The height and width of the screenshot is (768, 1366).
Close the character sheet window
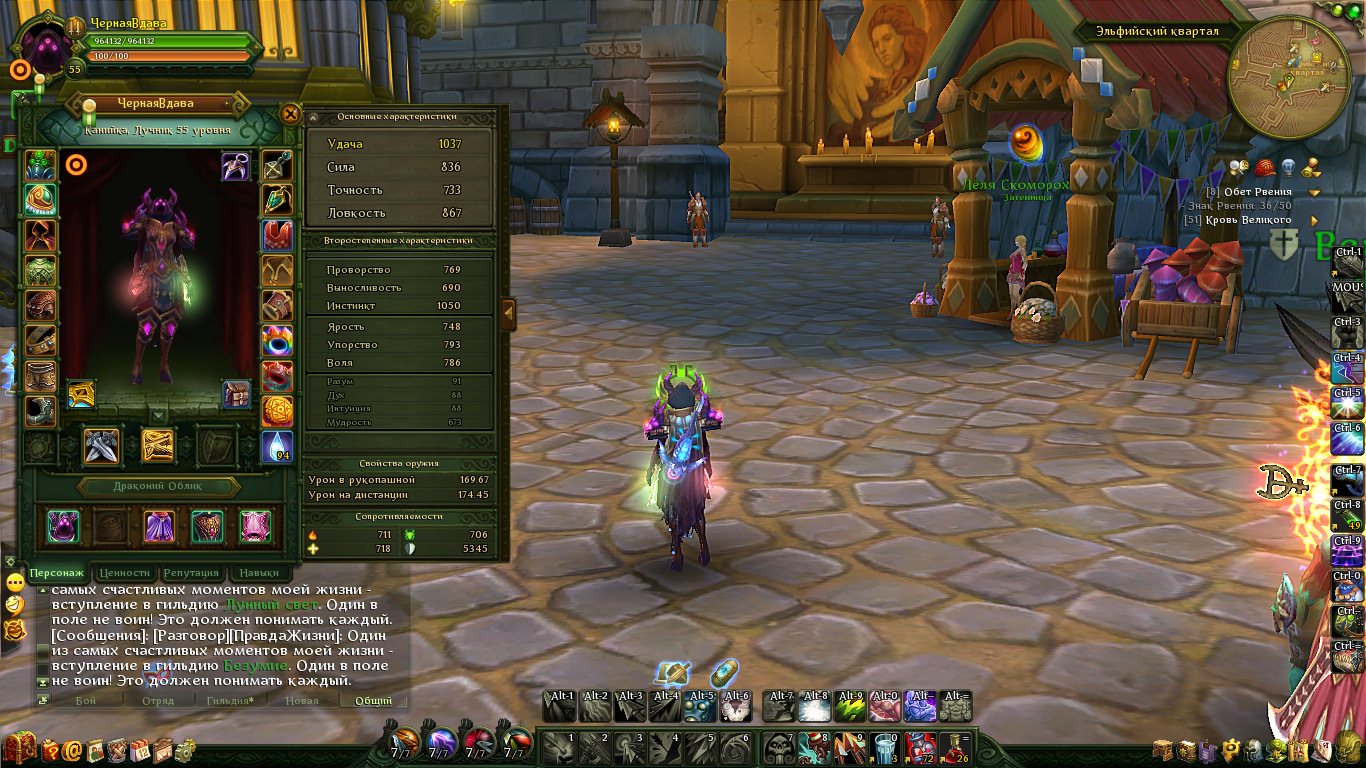pos(290,114)
